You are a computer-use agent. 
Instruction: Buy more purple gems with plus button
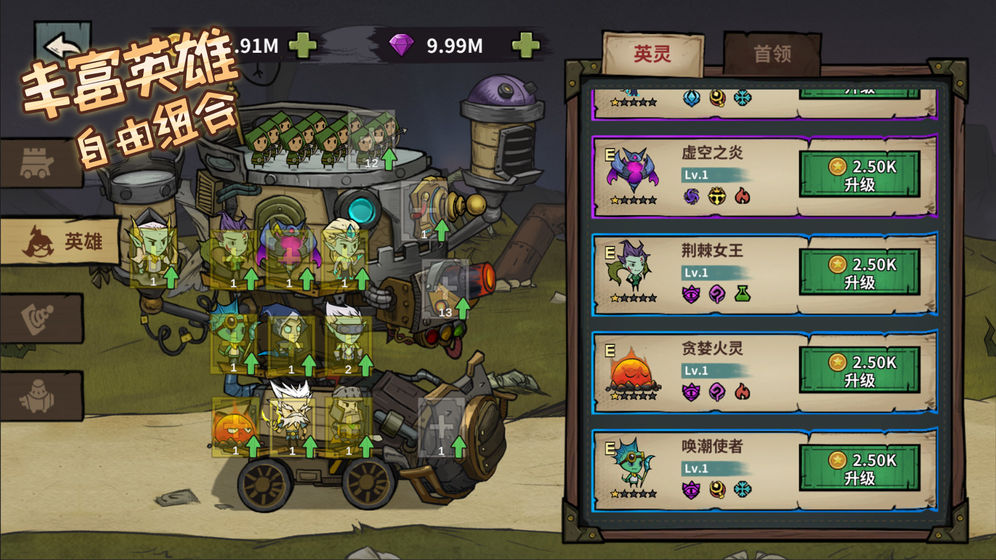525,45
